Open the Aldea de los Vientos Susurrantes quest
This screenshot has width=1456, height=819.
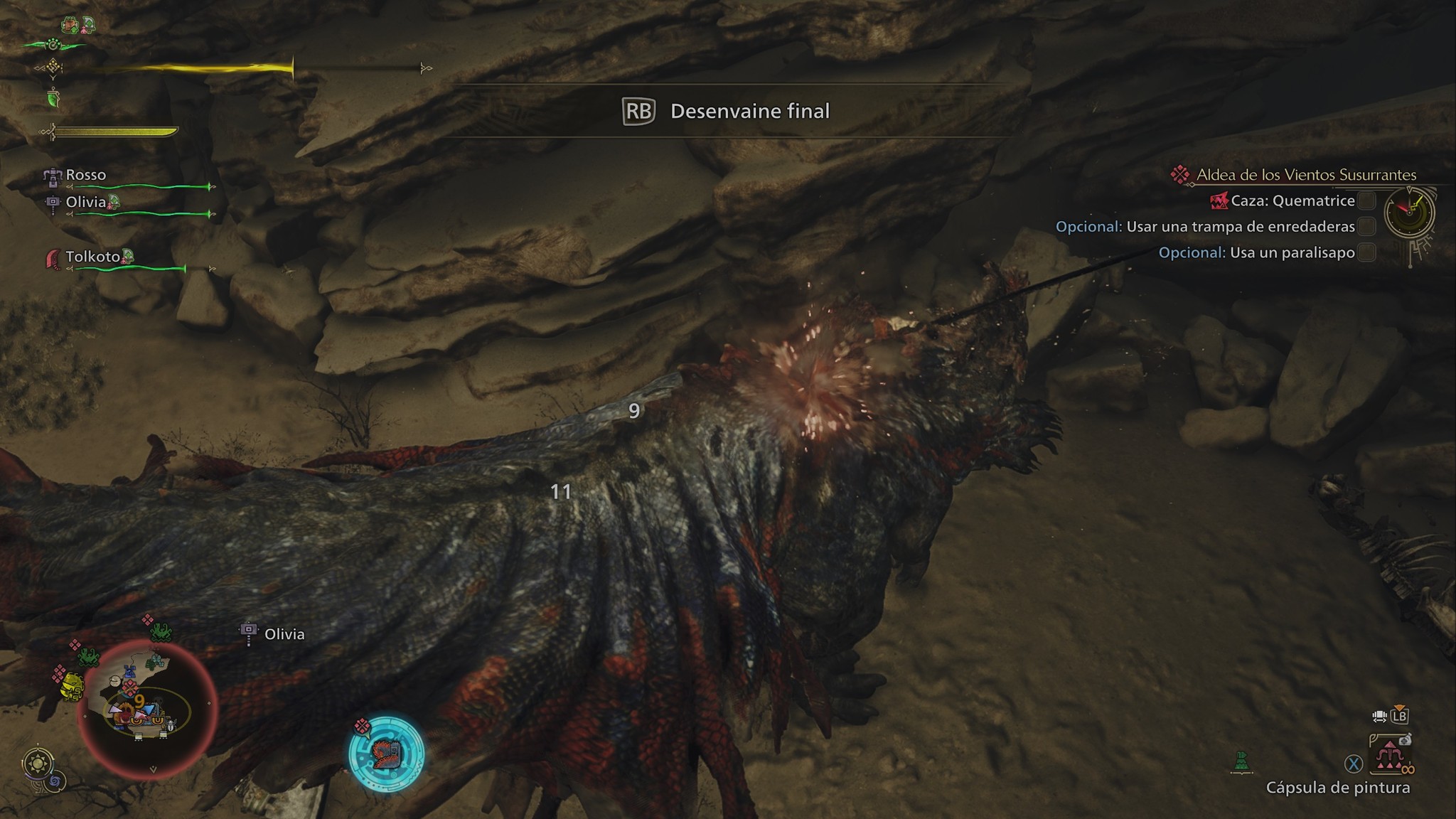(1306, 175)
